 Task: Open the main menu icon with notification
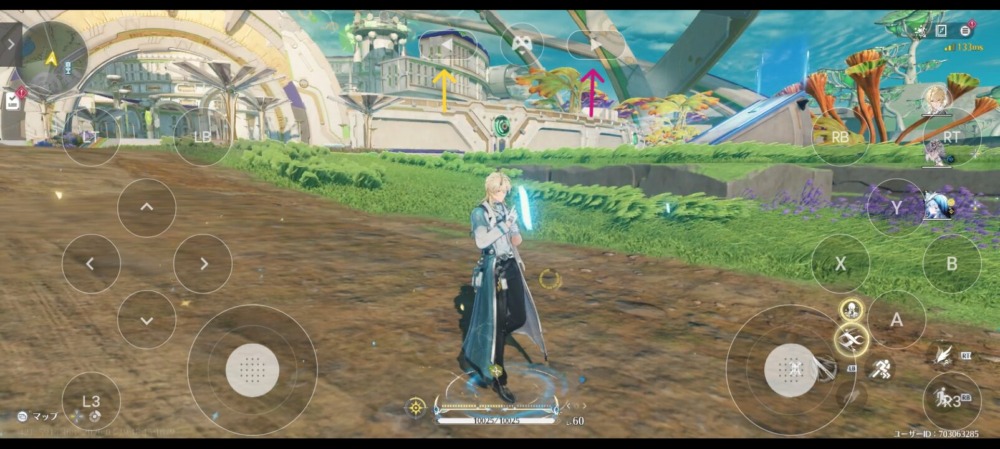coord(967,31)
